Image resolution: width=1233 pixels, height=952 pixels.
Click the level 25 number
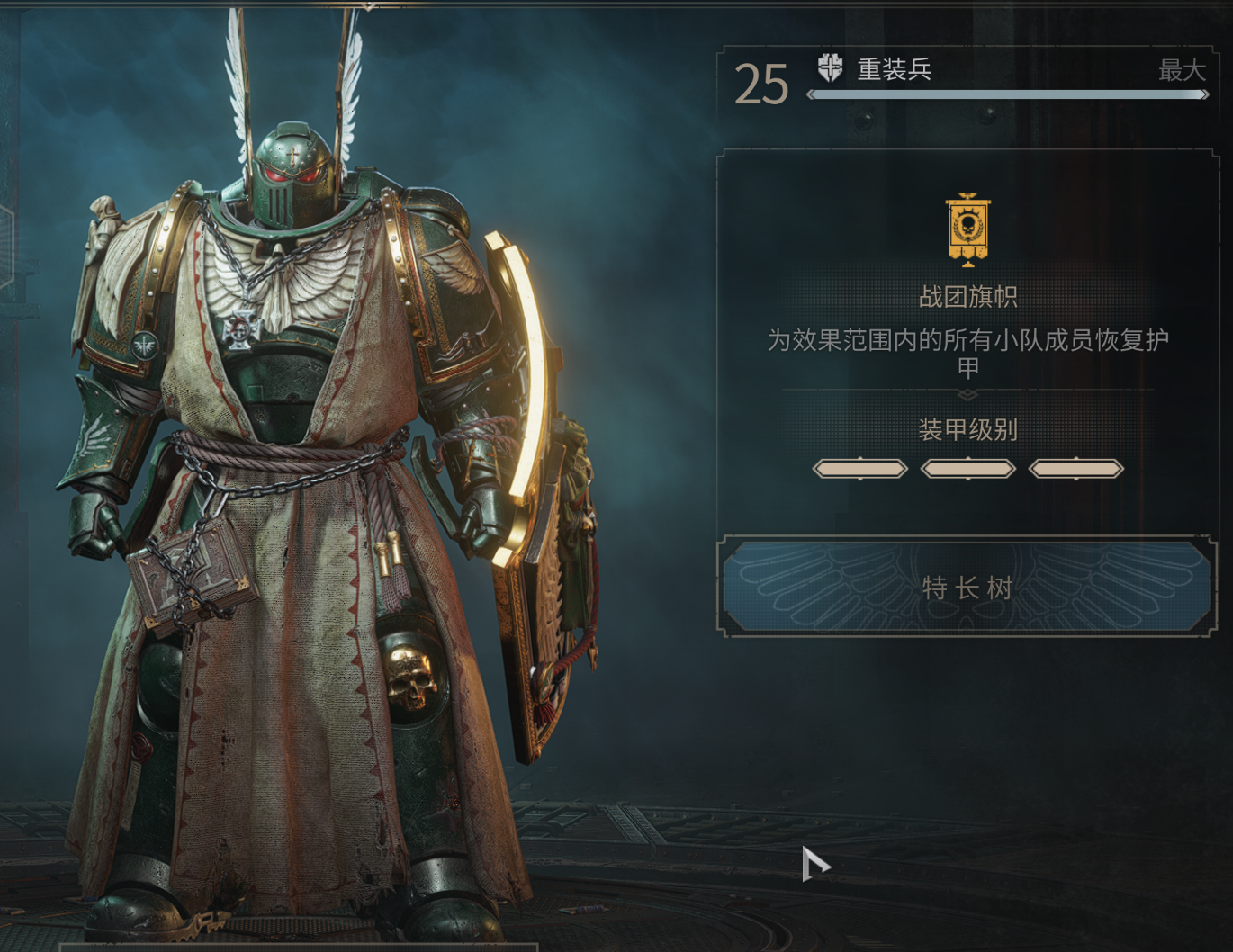[x=762, y=84]
